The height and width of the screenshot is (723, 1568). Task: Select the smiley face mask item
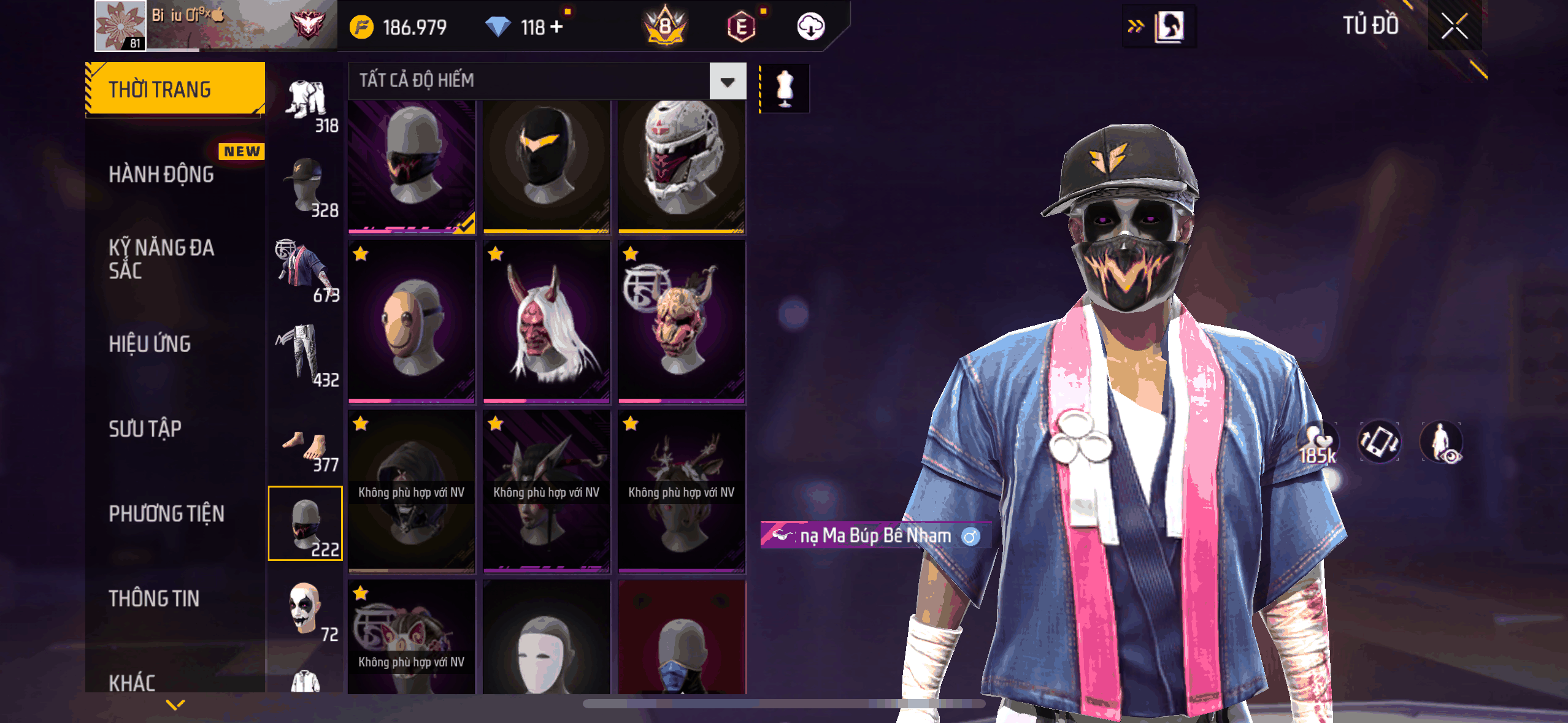(412, 321)
